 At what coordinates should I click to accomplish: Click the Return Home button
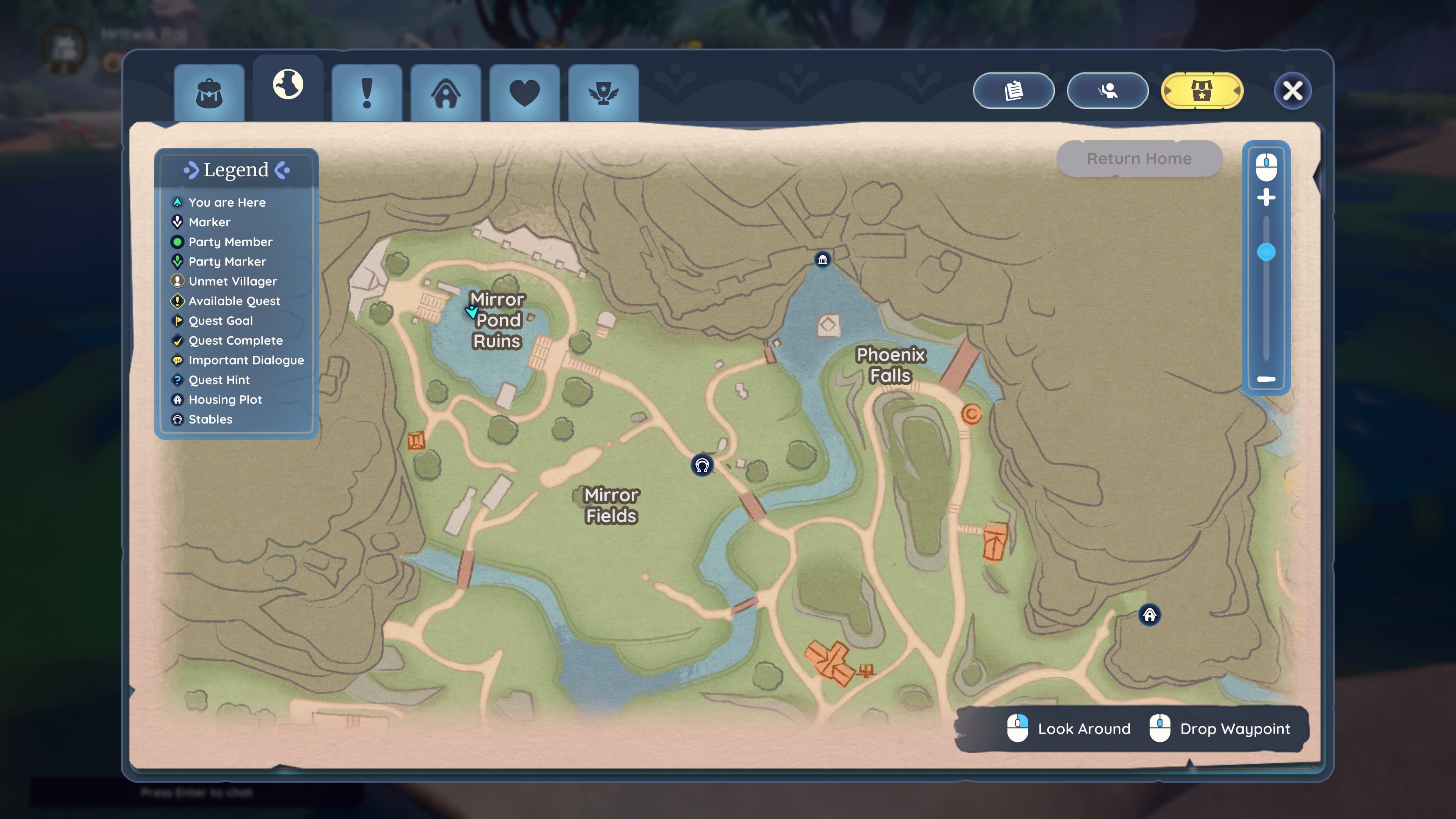(x=1139, y=159)
